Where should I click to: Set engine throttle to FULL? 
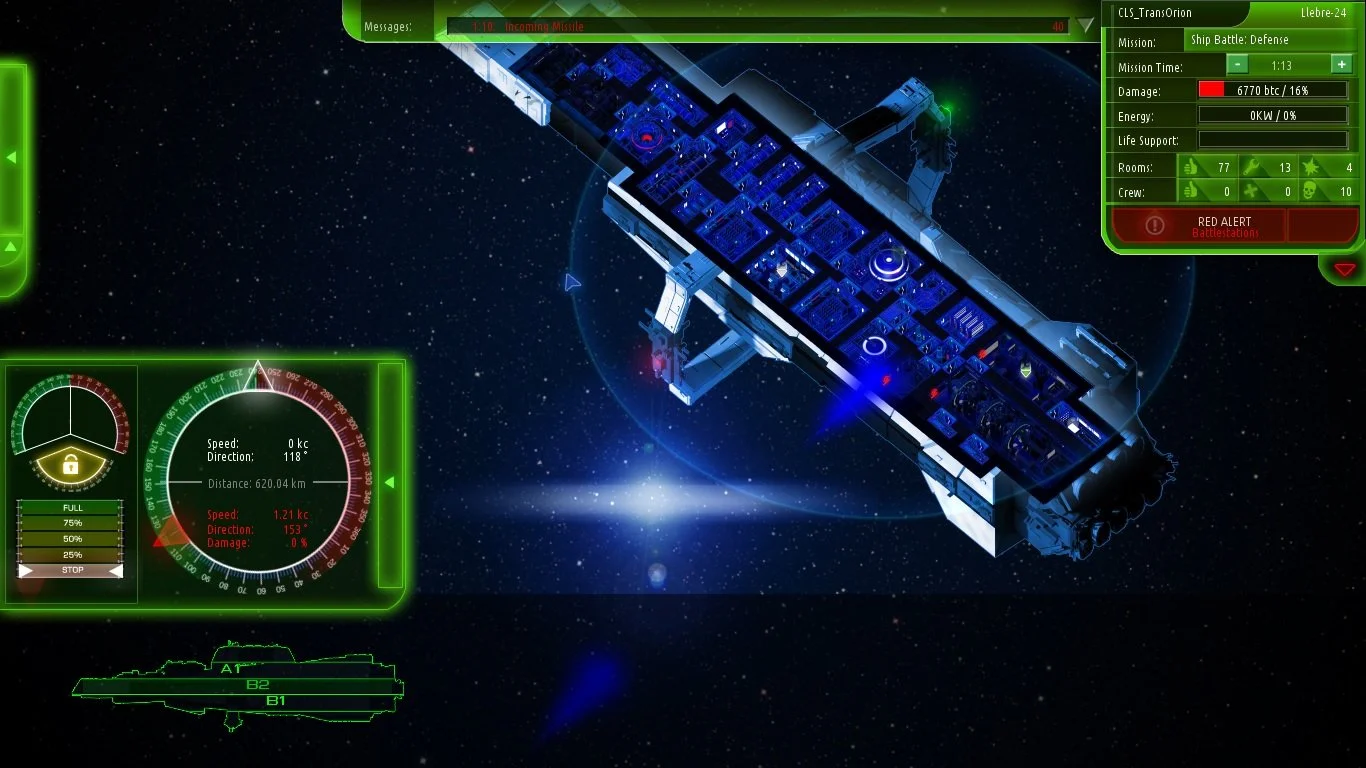[70, 507]
